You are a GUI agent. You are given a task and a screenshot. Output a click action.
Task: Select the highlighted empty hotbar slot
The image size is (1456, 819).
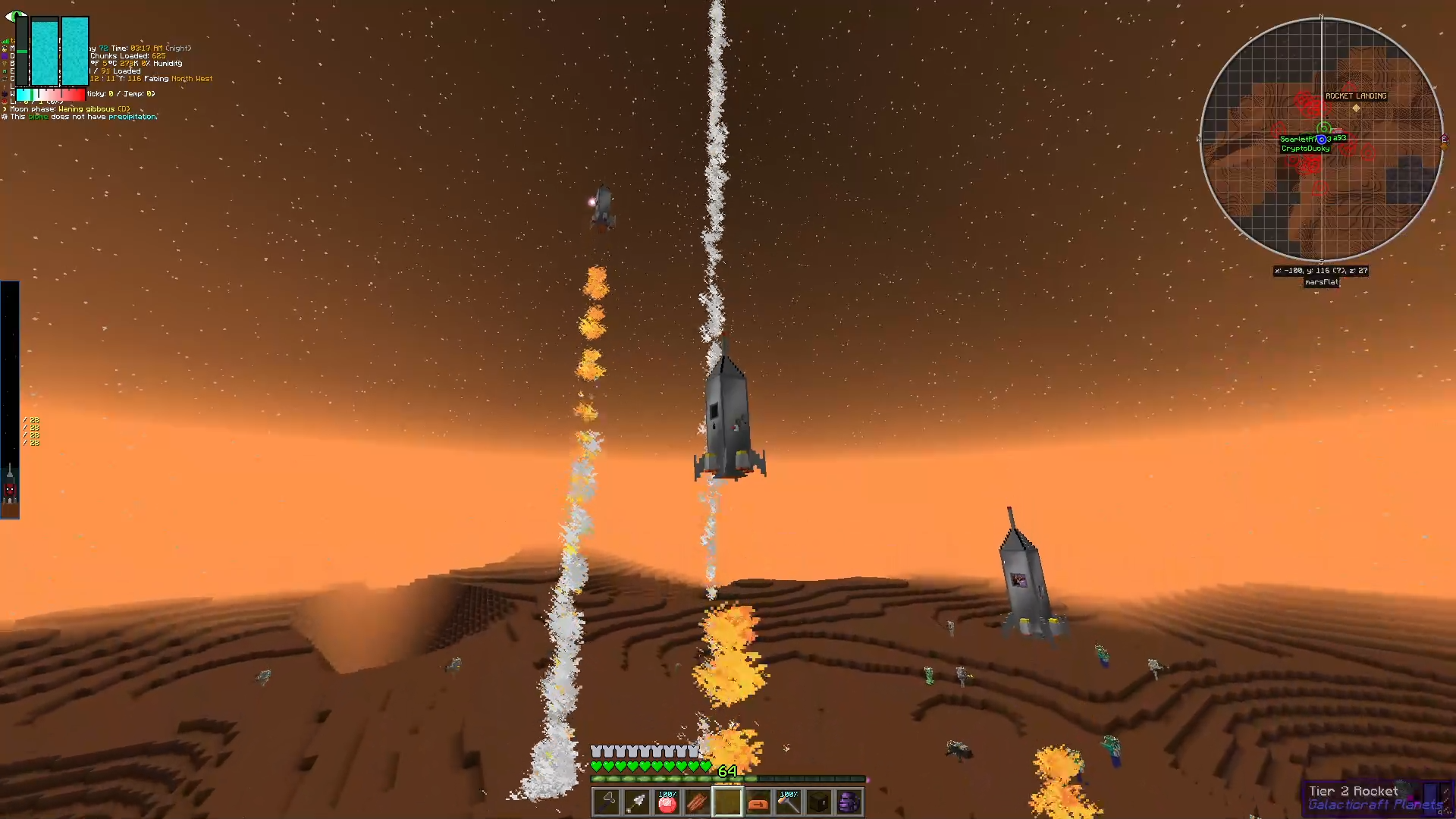pos(728,802)
